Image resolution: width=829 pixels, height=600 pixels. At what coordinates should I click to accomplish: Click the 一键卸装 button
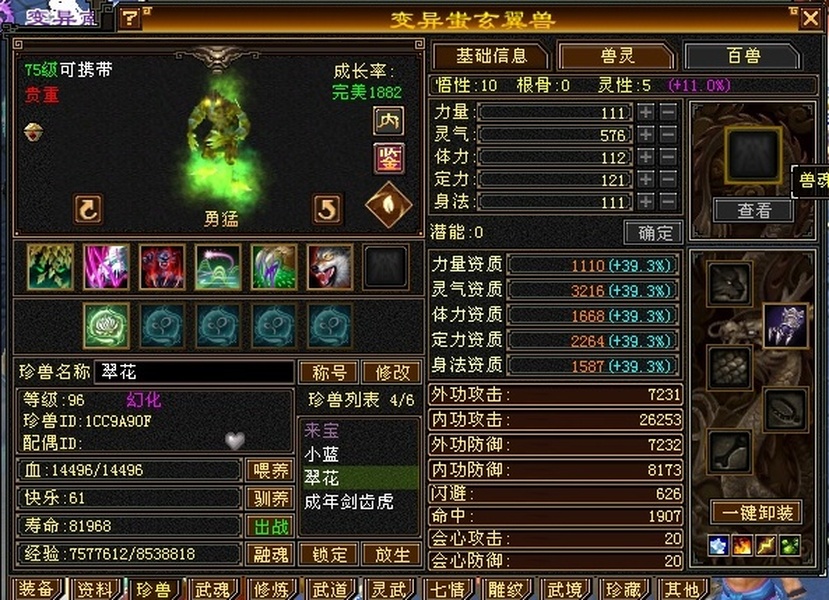(756, 513)
